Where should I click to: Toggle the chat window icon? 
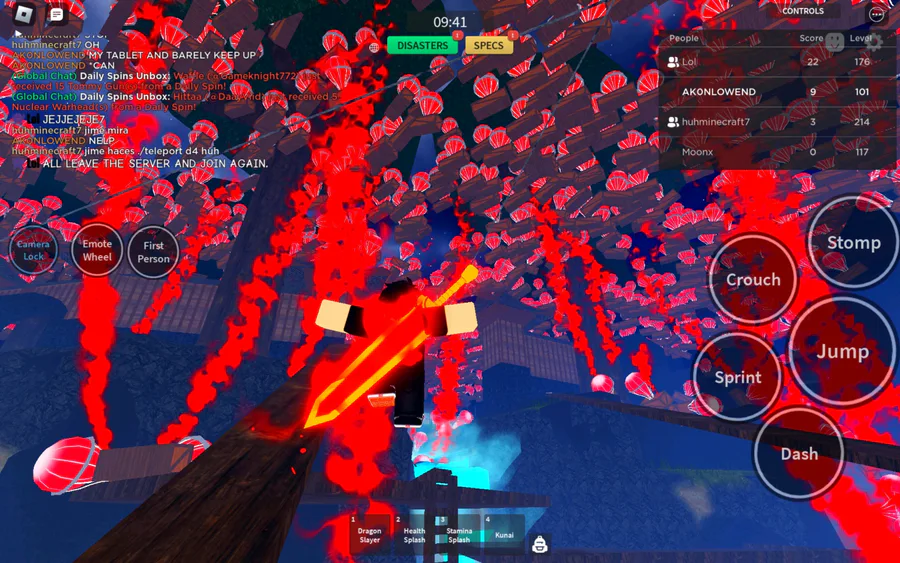click(x=56, y=15)
